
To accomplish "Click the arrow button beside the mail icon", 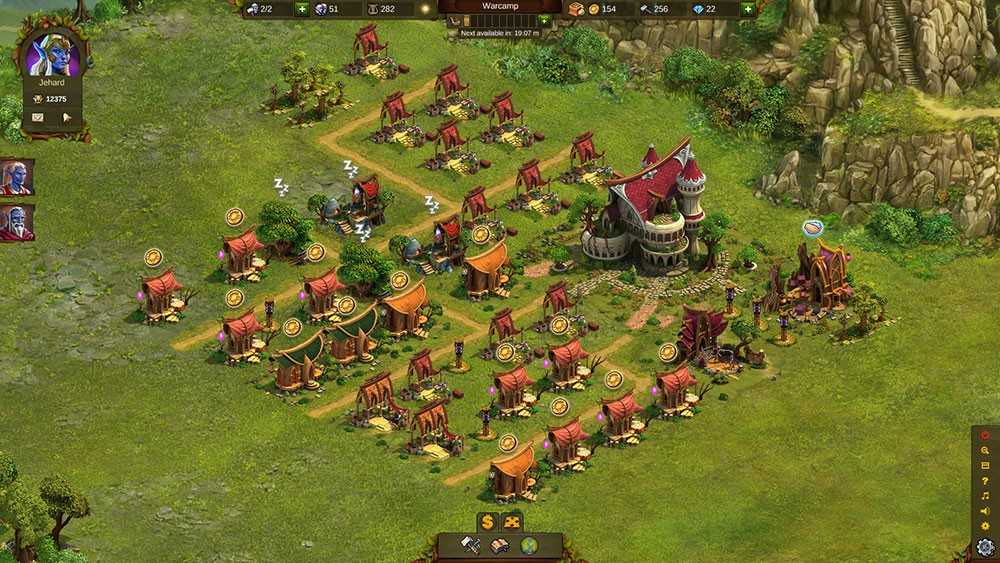I will pyautogui.click(x=67, y=117).
